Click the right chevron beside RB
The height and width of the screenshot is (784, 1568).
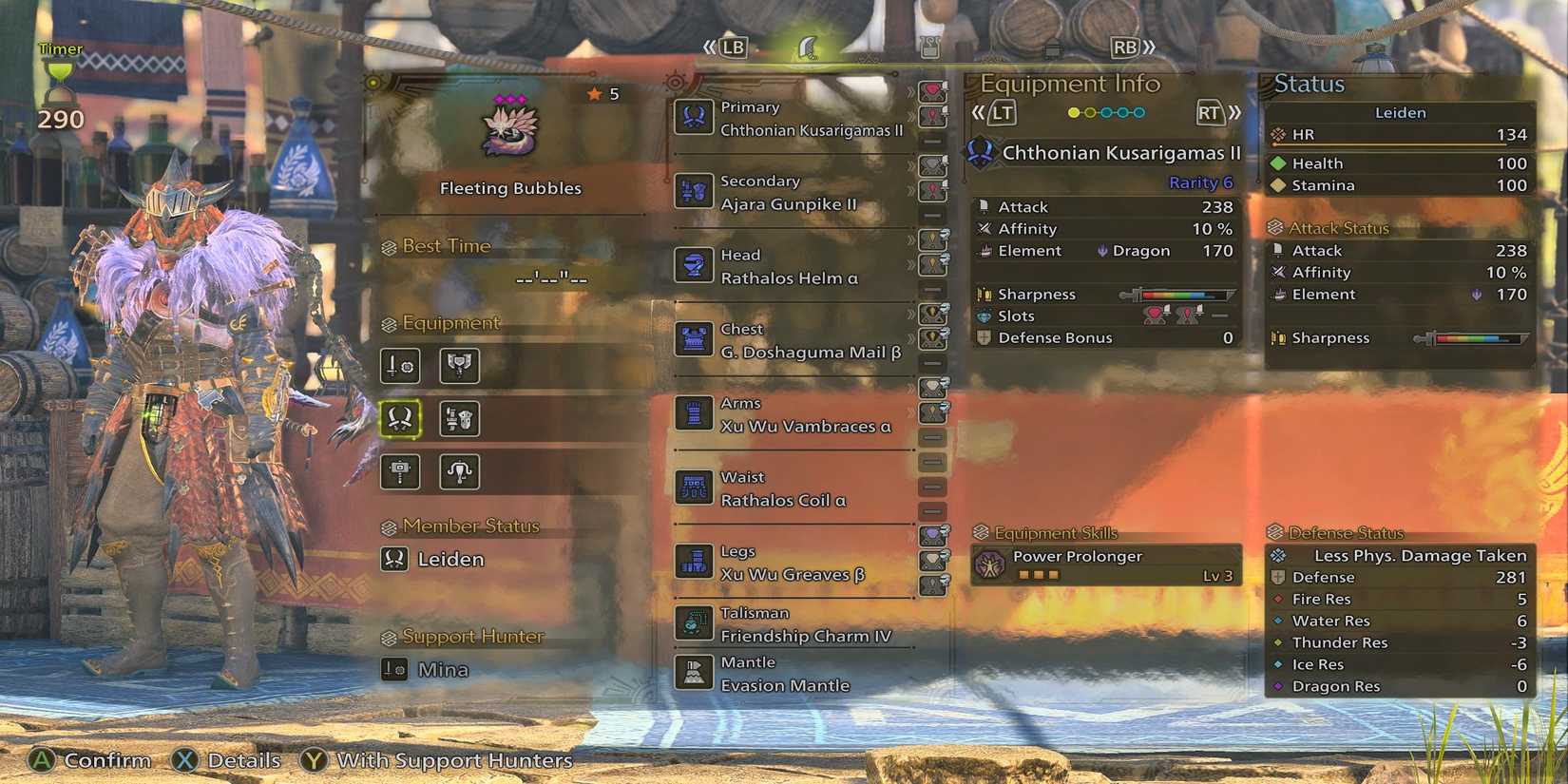[x=1147, y=46]
